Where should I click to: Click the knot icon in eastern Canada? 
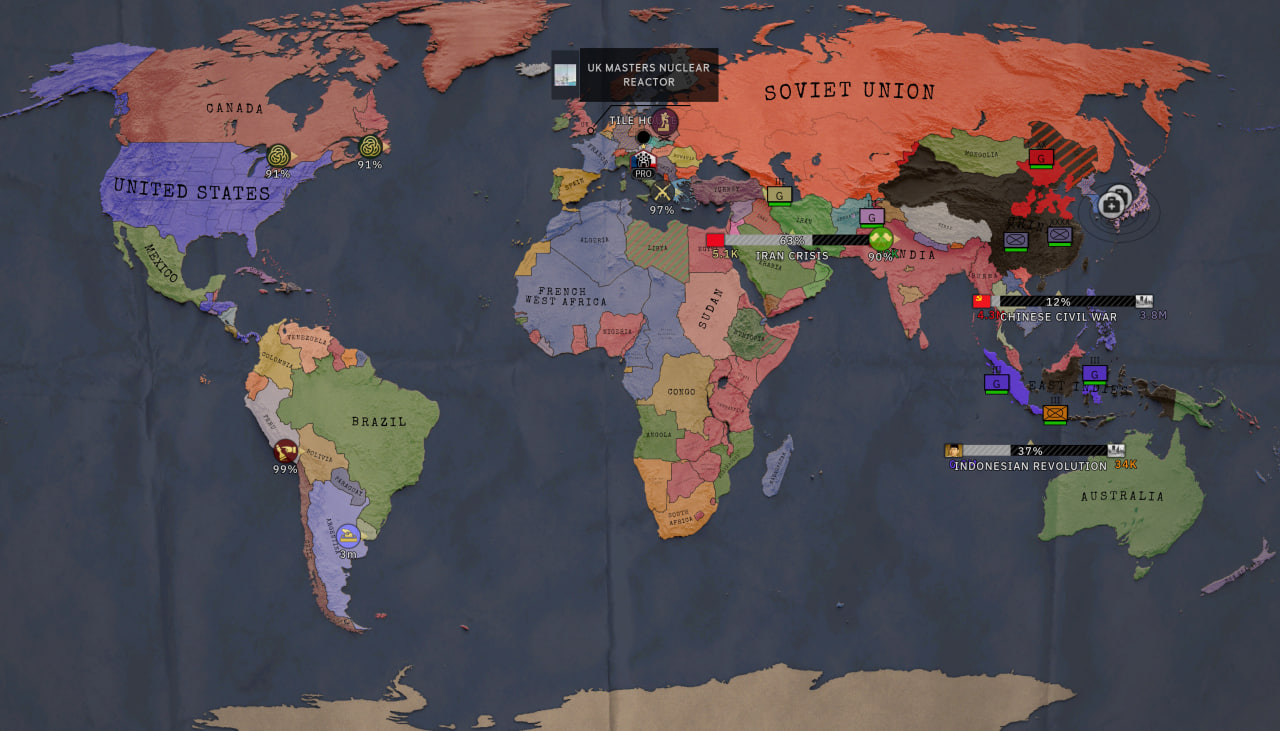(x=370, y=147)
